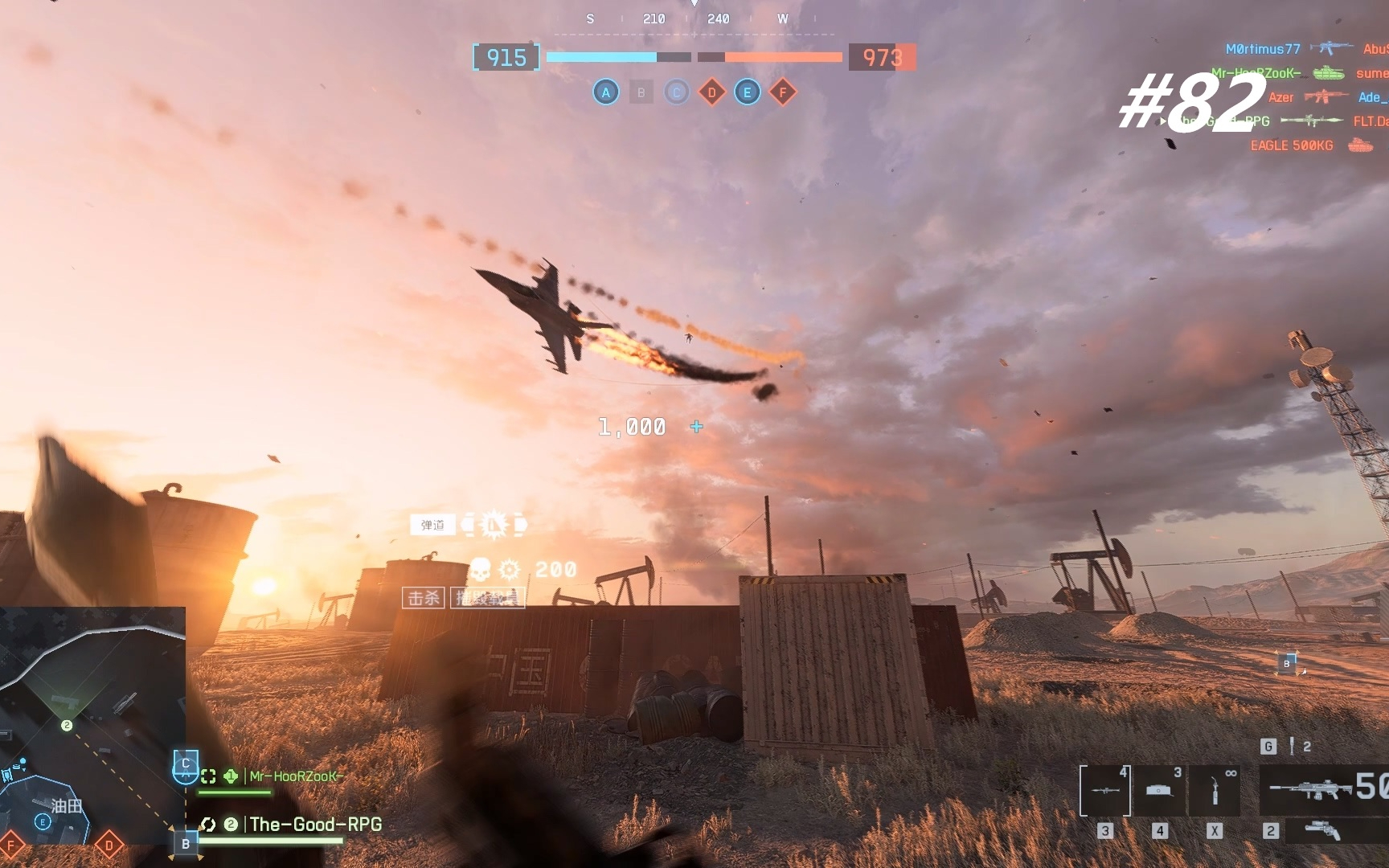This screenshot has height=868, width=1389.
Task: Click the E objective marker on the minimap
Action: 43,821
